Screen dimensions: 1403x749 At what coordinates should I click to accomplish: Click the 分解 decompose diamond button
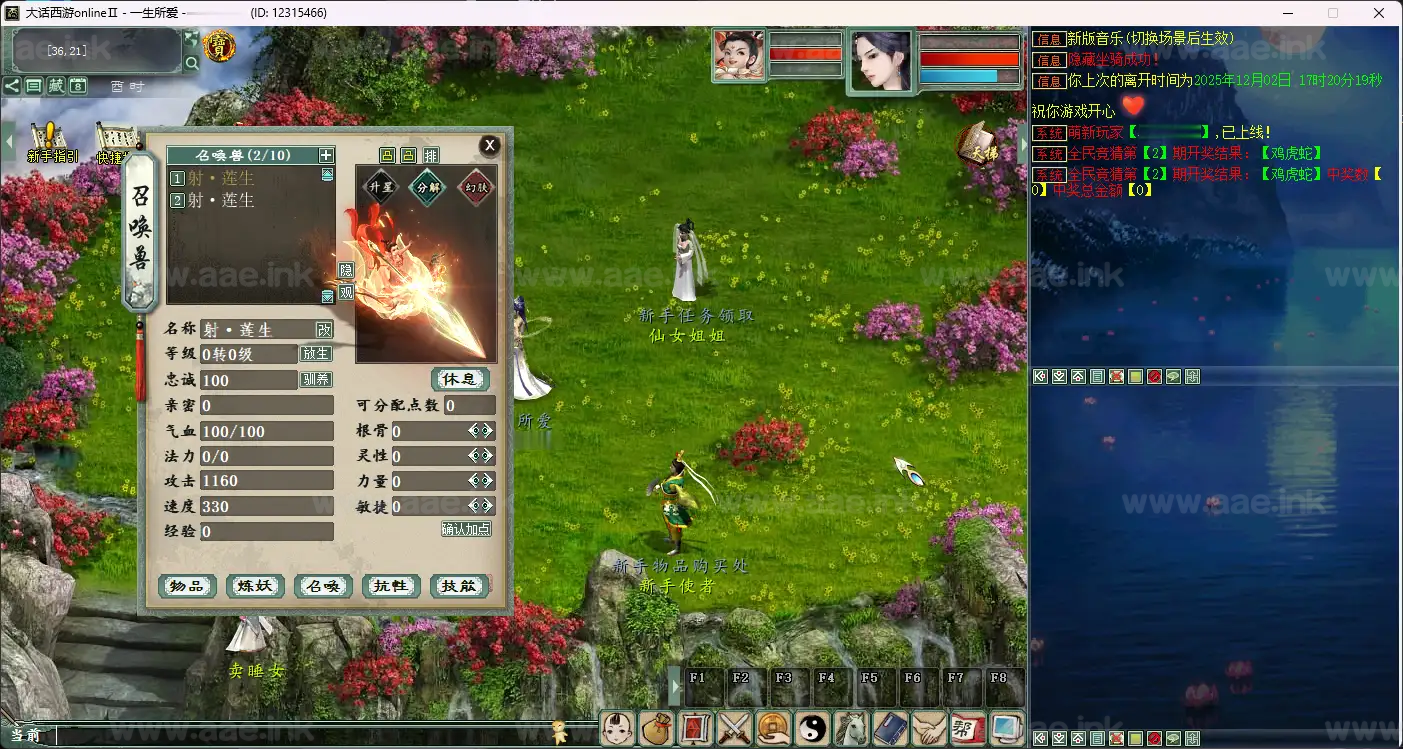(x=428, y=187)
